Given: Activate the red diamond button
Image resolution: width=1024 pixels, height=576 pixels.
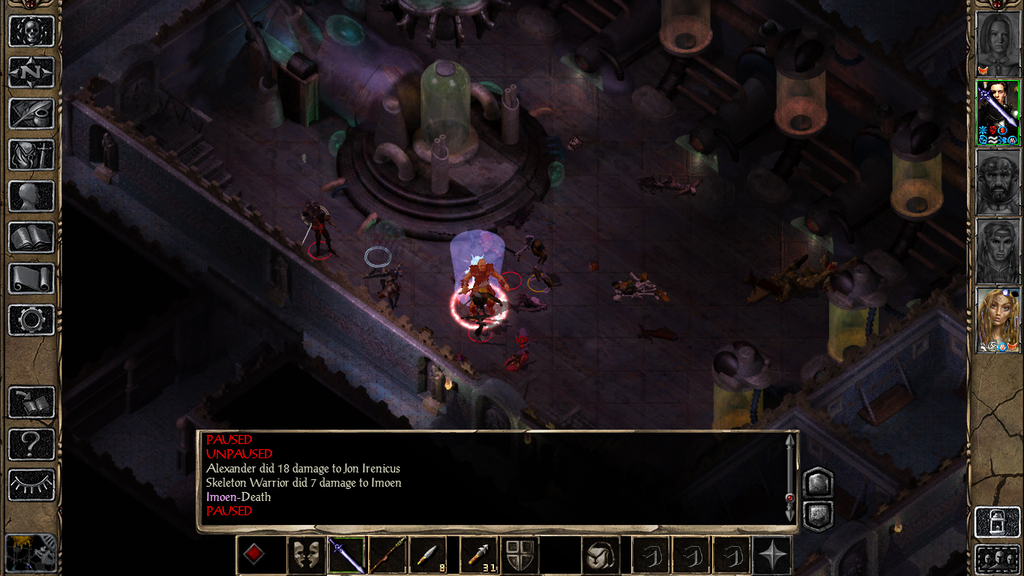Looking at the screenshot, I should [x=255, y=555].
